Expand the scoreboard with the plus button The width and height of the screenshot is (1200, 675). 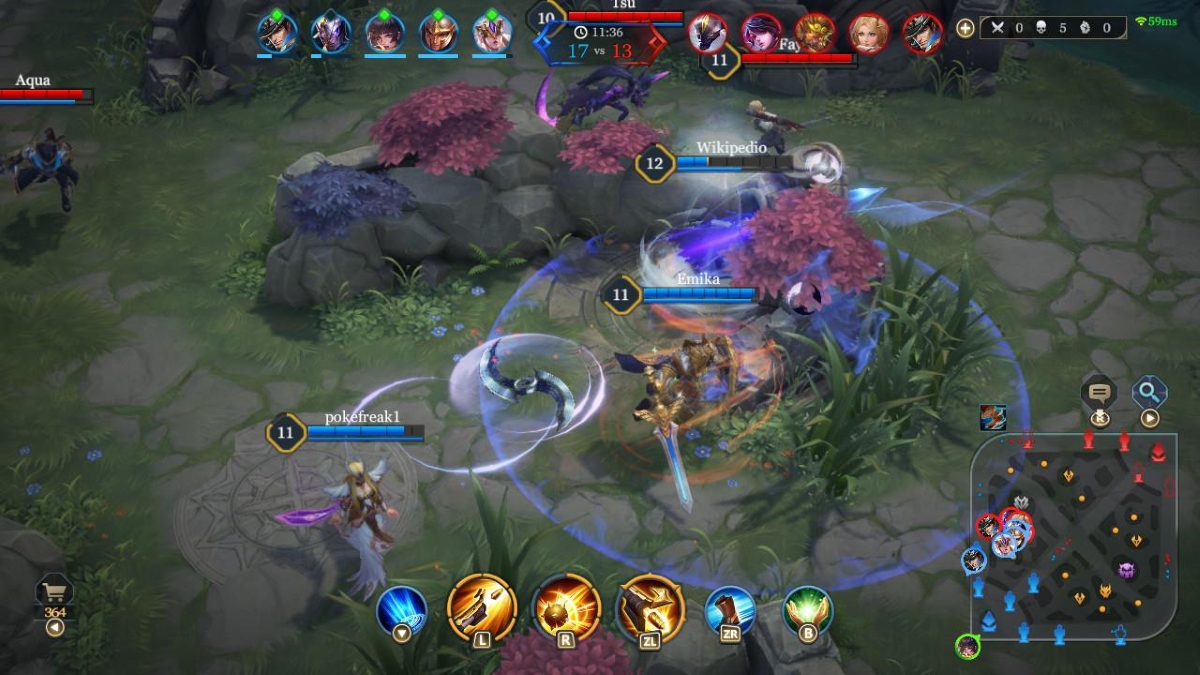pos(965,28)
